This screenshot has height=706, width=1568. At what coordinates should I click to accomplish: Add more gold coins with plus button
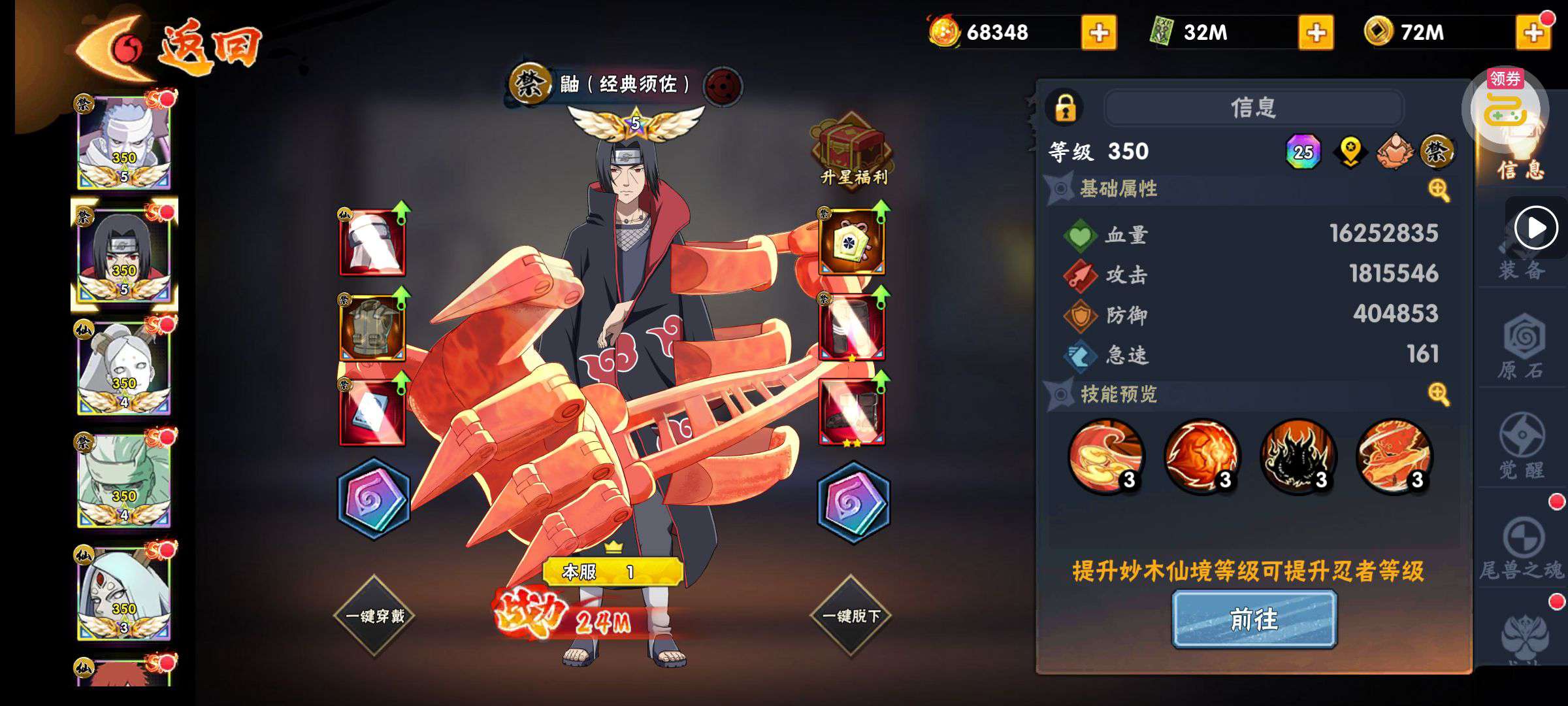pos(1533,32)
